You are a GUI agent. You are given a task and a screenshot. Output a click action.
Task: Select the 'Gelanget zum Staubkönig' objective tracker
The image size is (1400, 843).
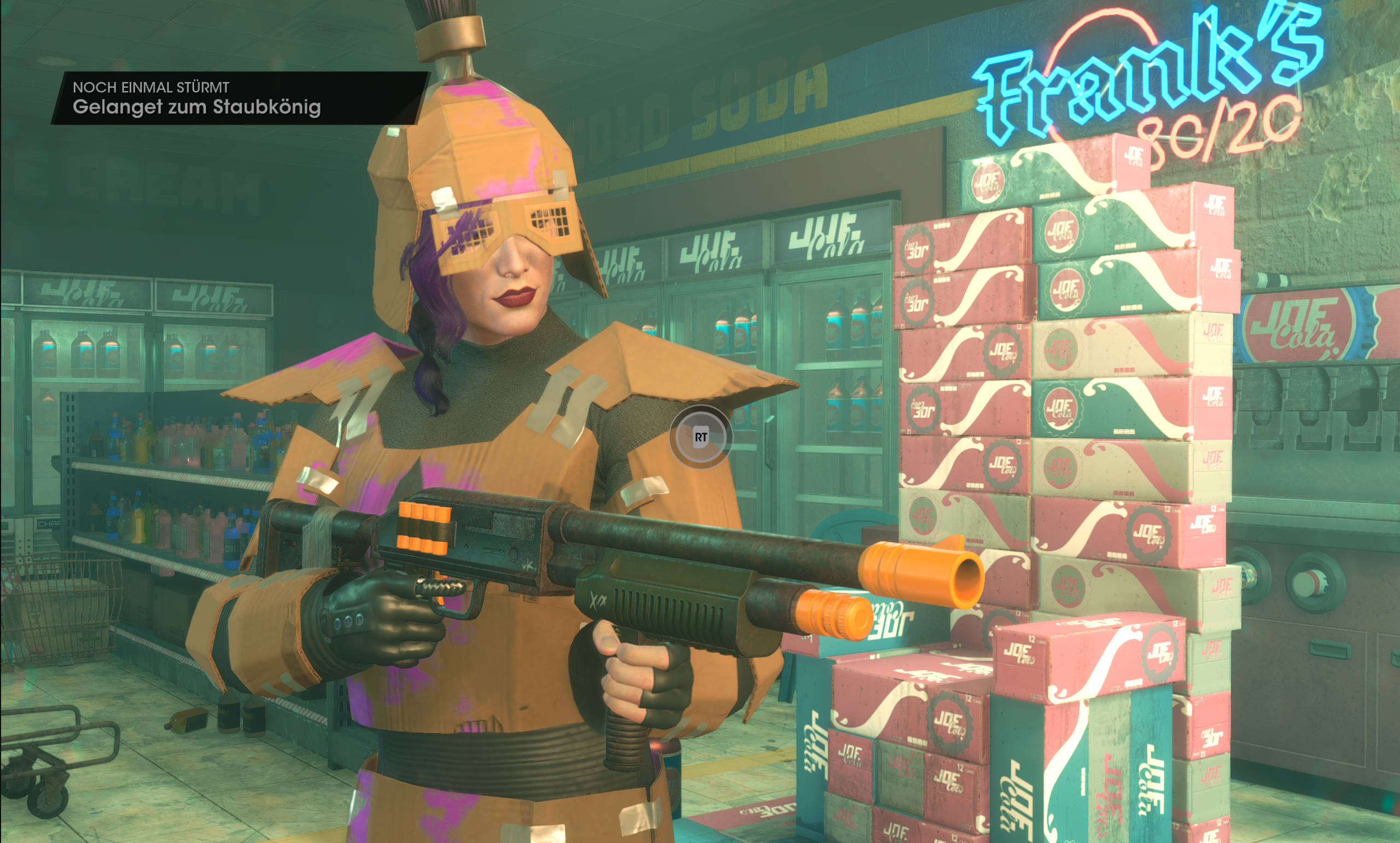click(x=196, y=107)
